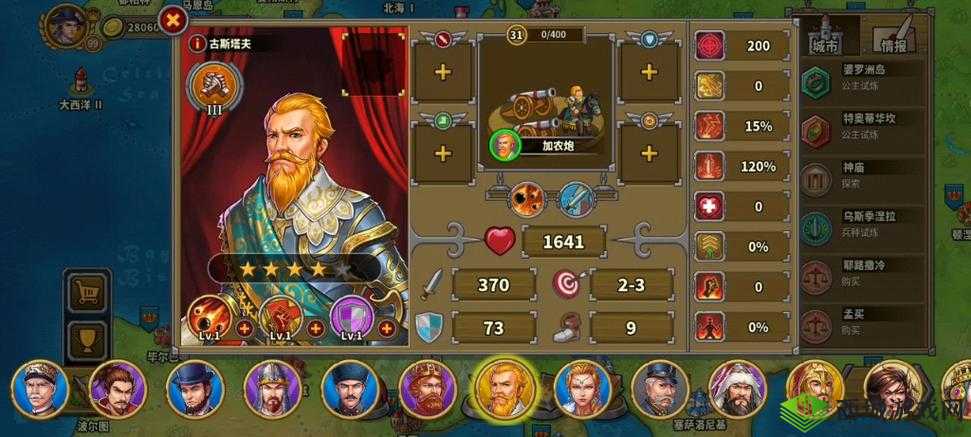Image resolution: width=971 pixels, height=437 pixels.
Task: Add an item to the medal slot
Action: 649,153
